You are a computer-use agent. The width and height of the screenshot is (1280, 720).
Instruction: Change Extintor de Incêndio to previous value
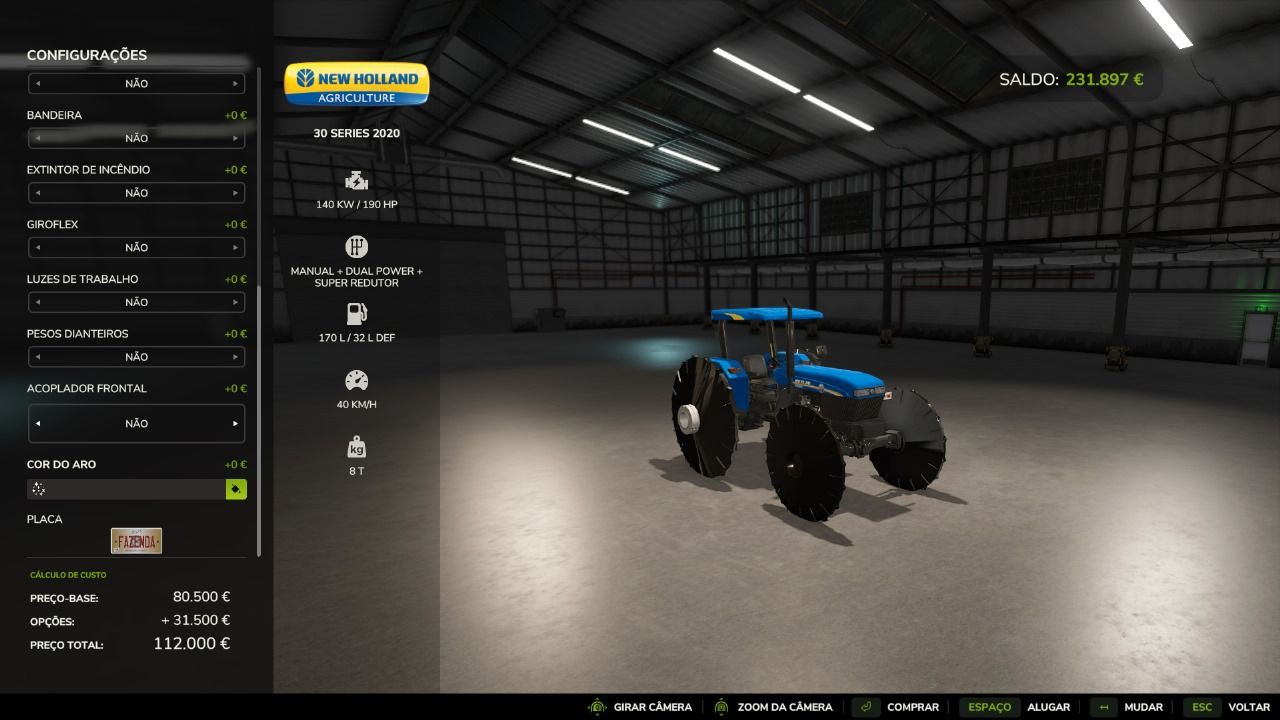point(38,193)
